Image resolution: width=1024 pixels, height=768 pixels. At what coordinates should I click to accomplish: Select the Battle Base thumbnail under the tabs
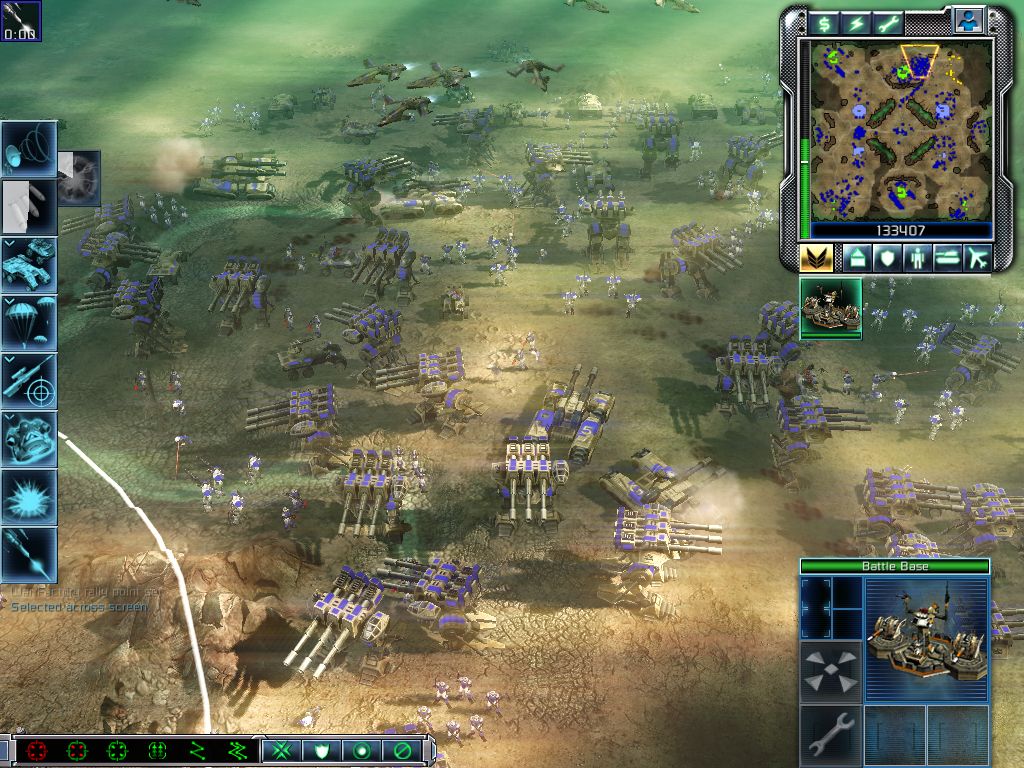(x=831, y=308)
